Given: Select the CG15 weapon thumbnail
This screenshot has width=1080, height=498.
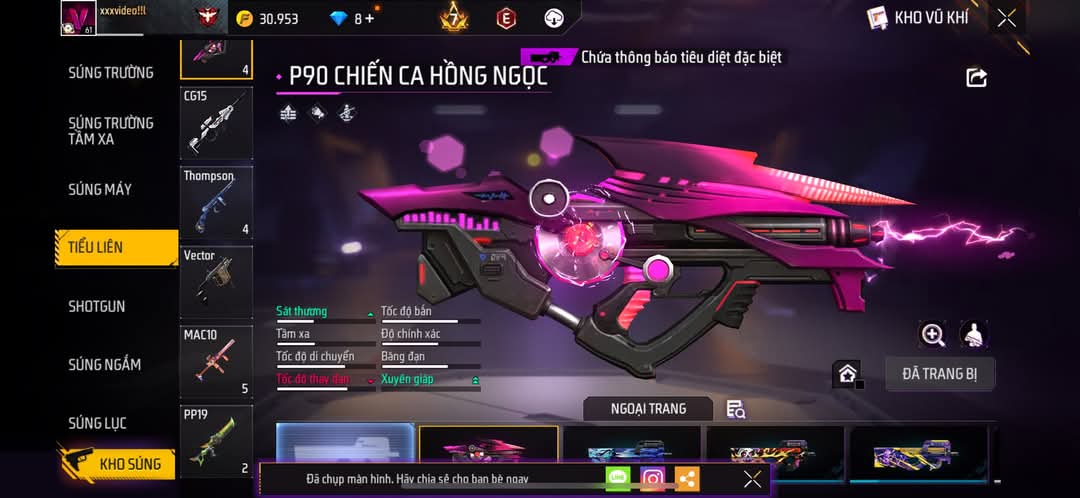Looking at the screenshot, I should point(216,123).
